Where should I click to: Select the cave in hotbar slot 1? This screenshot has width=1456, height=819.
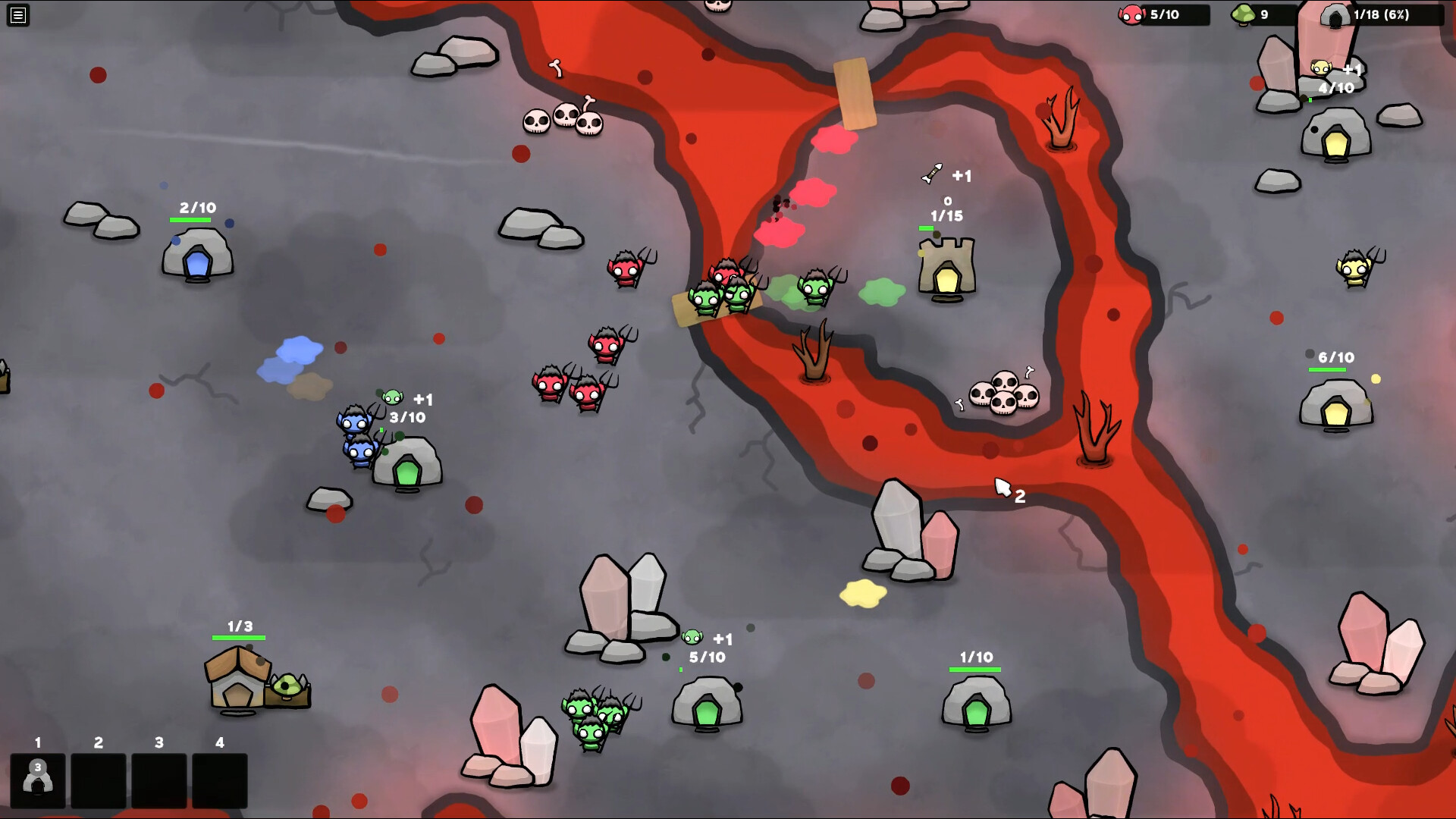click(37, 778)
